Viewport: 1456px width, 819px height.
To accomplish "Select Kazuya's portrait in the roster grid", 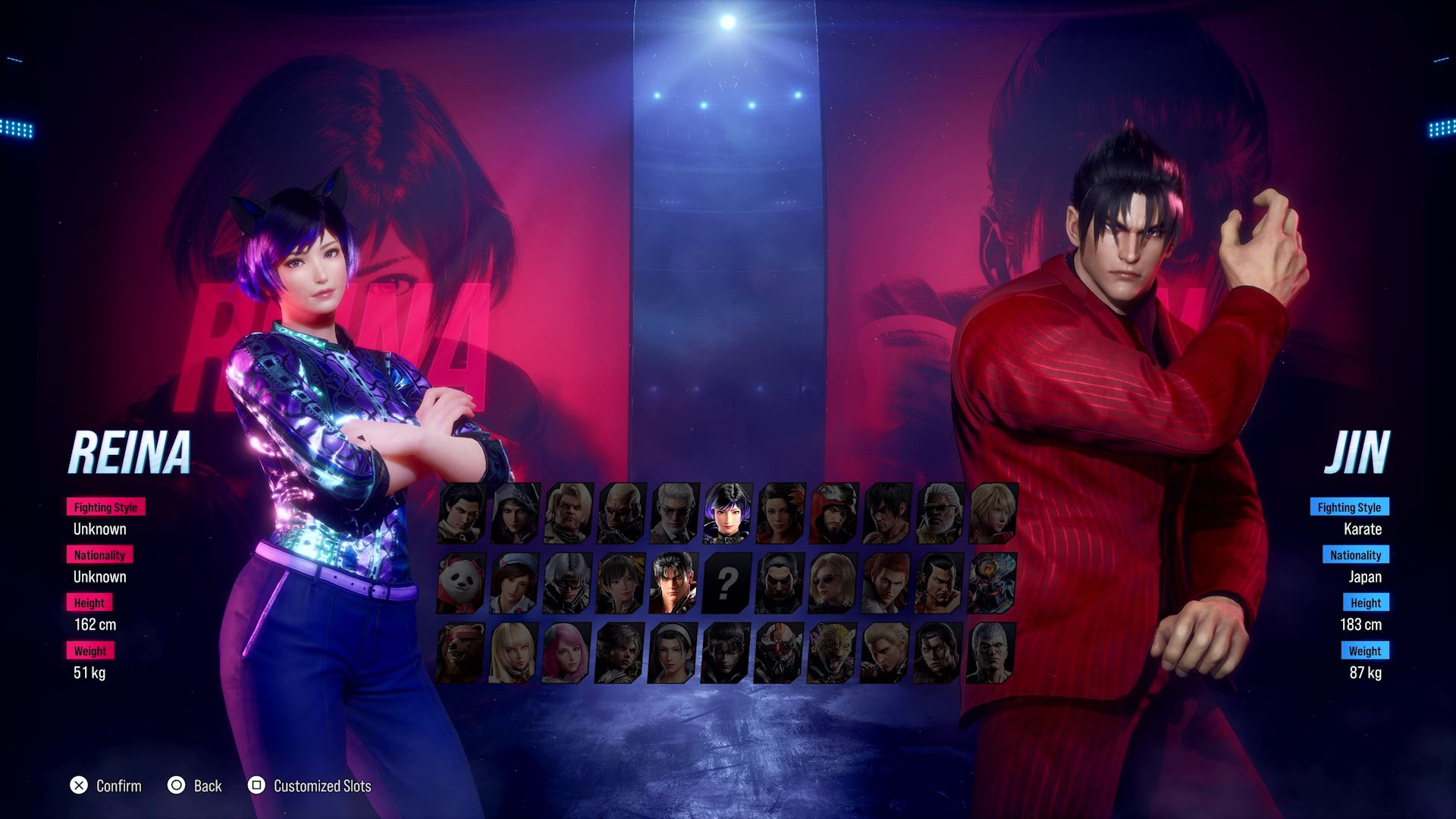I will 777,582.
